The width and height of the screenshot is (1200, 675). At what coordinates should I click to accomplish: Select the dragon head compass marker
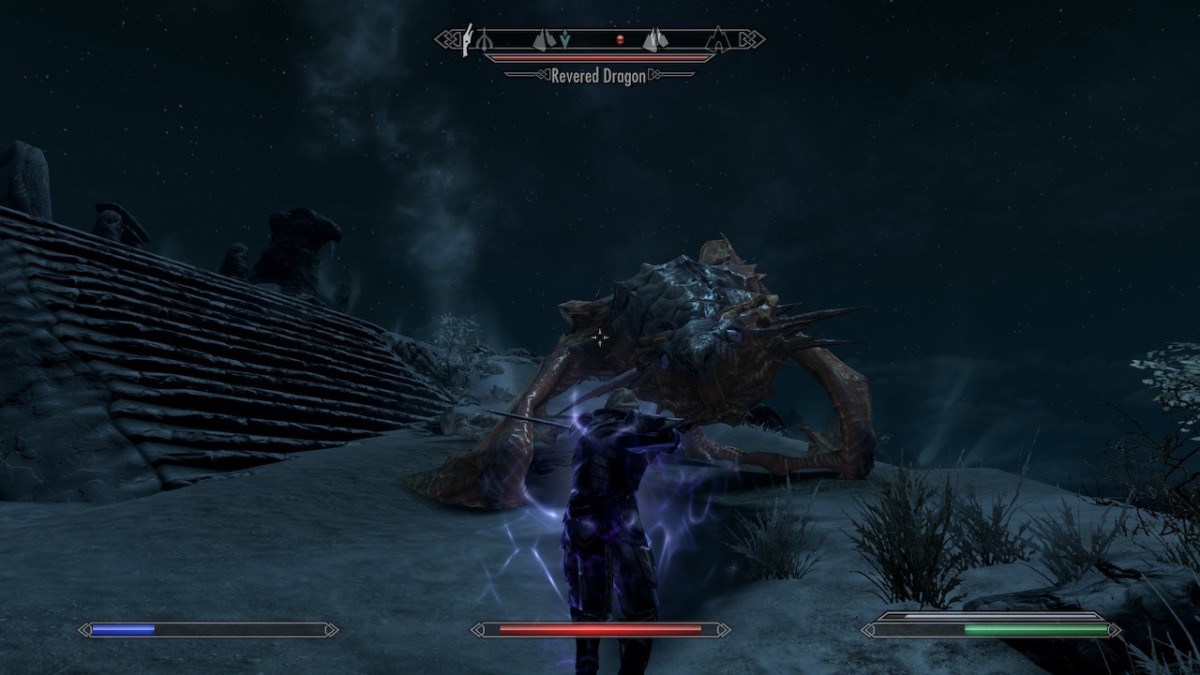click(x=467, y=40)
